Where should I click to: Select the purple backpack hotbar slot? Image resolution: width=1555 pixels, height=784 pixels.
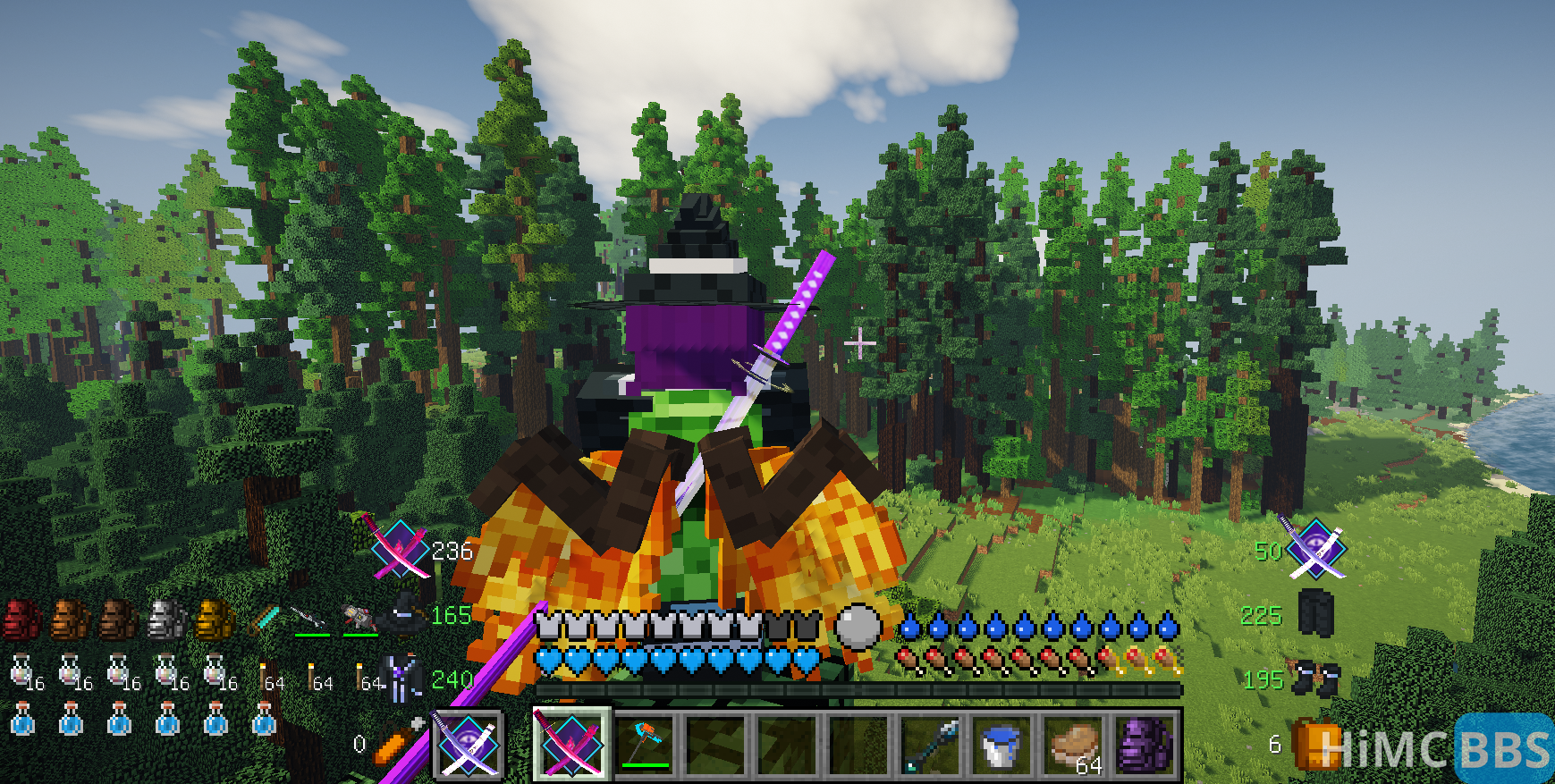click(x=1145, y=744)
